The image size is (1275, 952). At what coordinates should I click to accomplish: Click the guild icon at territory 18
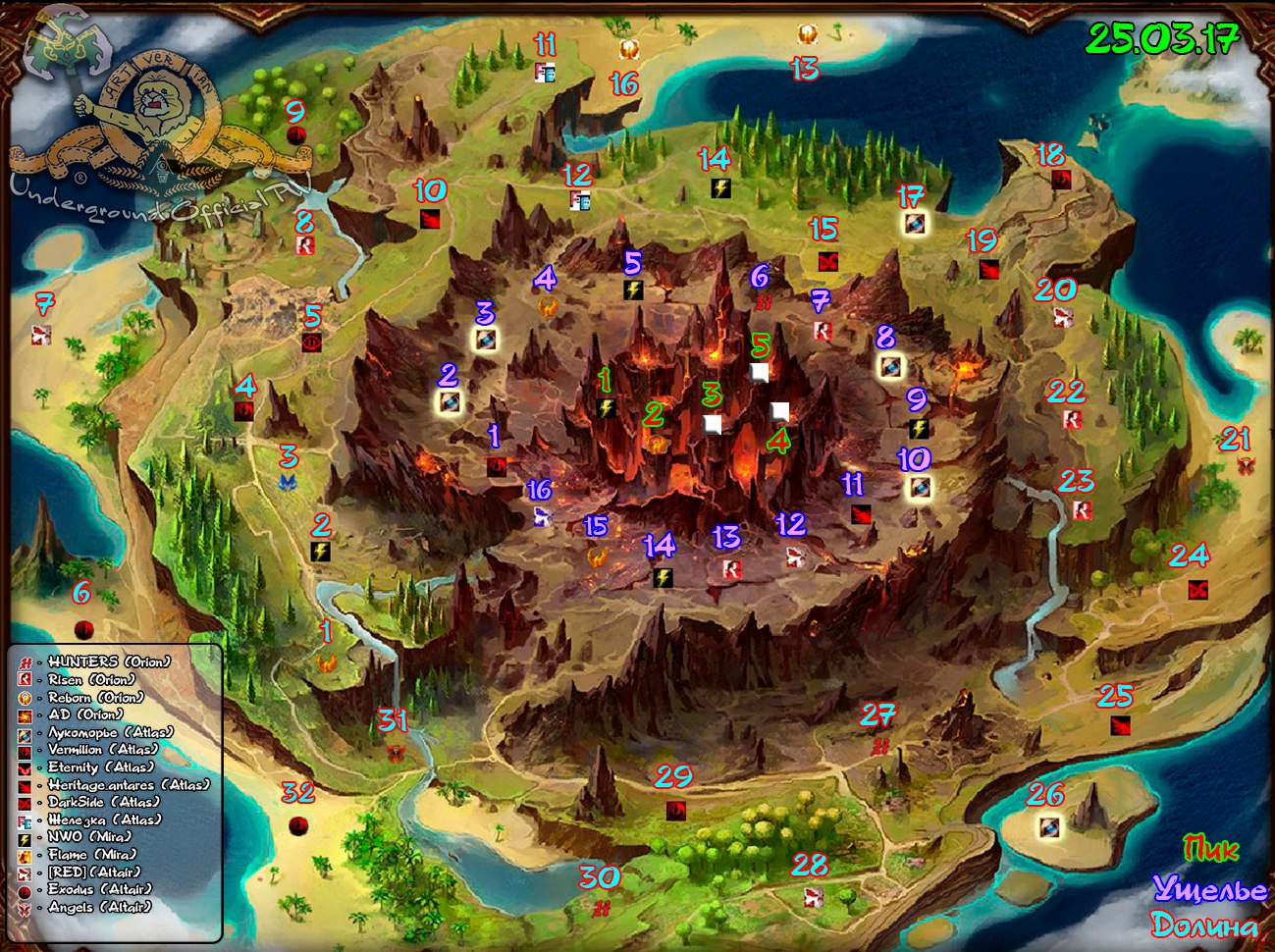1061,180
